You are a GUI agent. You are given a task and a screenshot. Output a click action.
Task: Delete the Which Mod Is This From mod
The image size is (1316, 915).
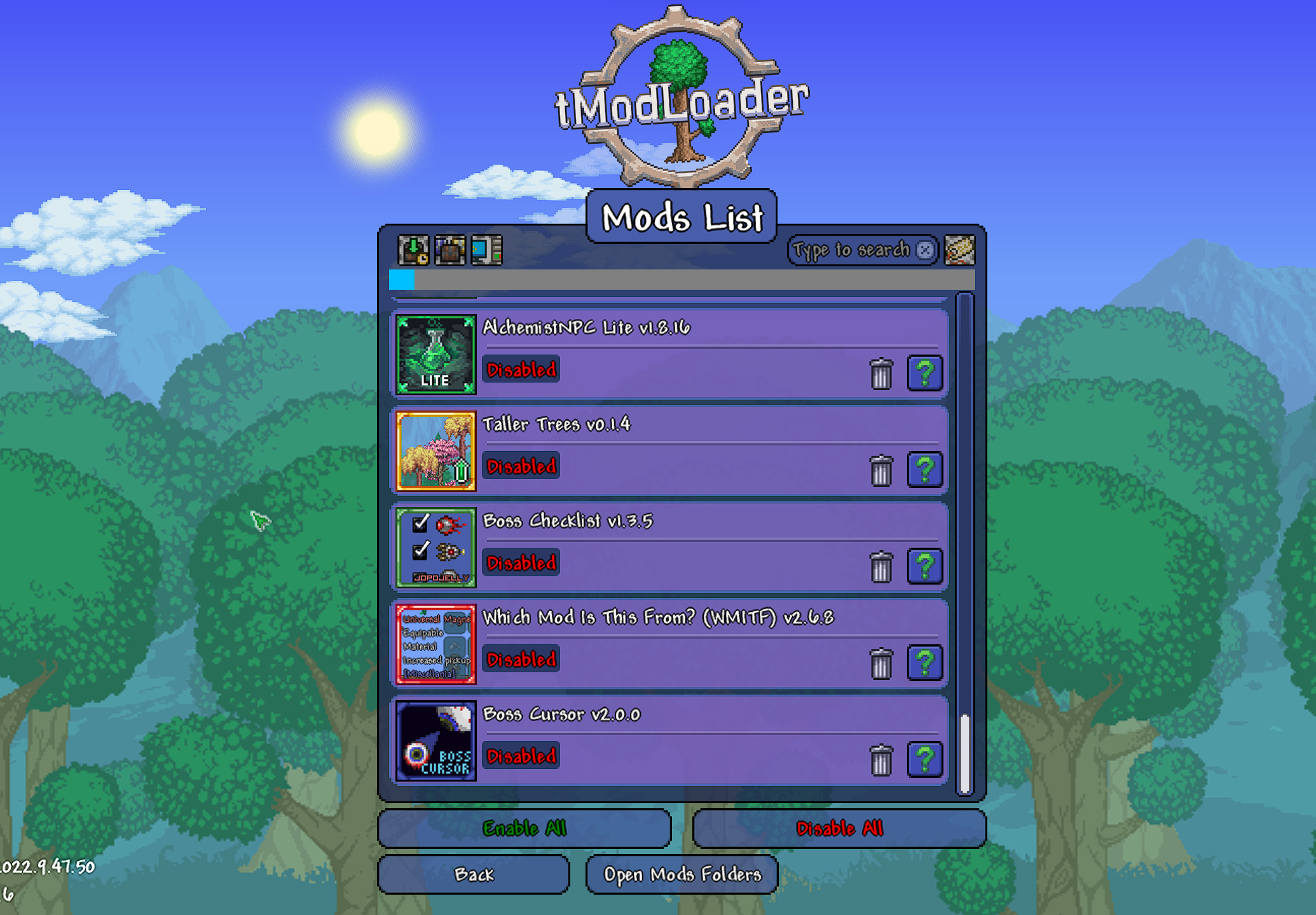click(881, 663)
